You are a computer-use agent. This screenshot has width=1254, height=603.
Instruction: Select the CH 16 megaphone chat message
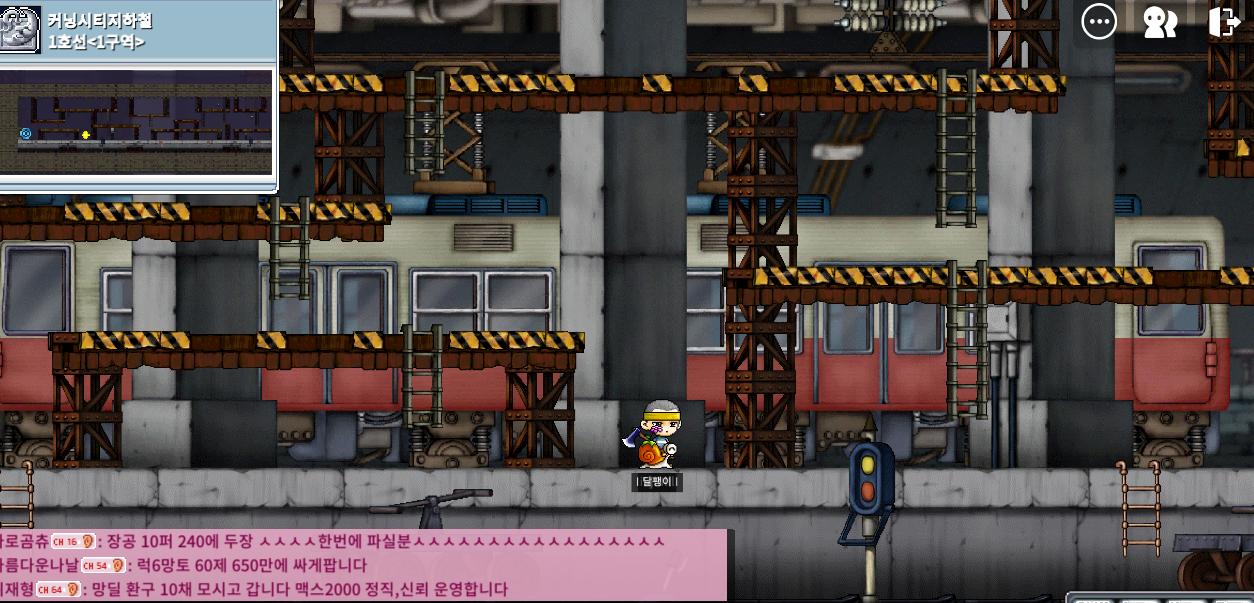pos(360,542)
